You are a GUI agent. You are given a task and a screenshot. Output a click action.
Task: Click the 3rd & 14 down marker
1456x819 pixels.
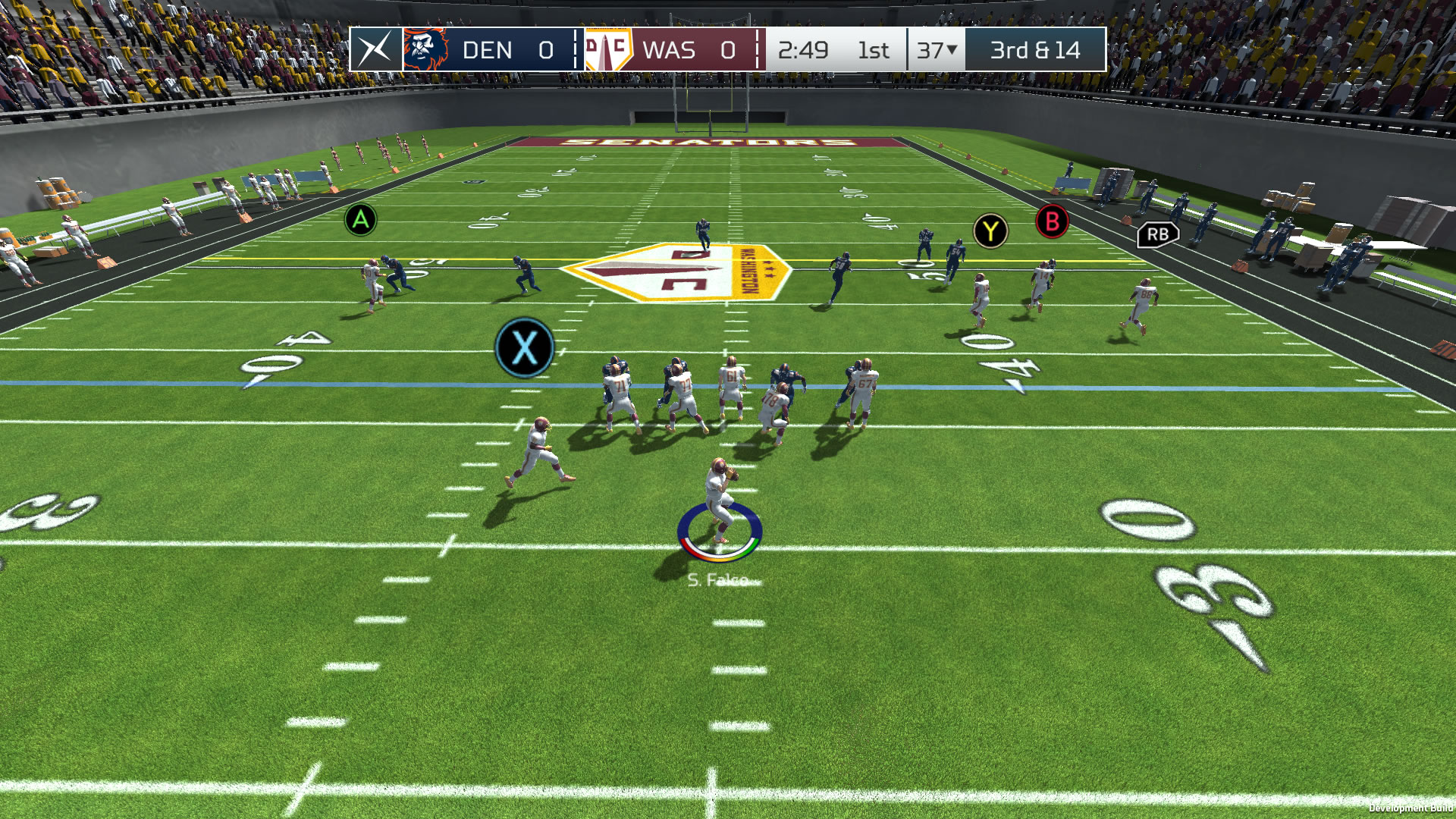[x=1034, y=51]
